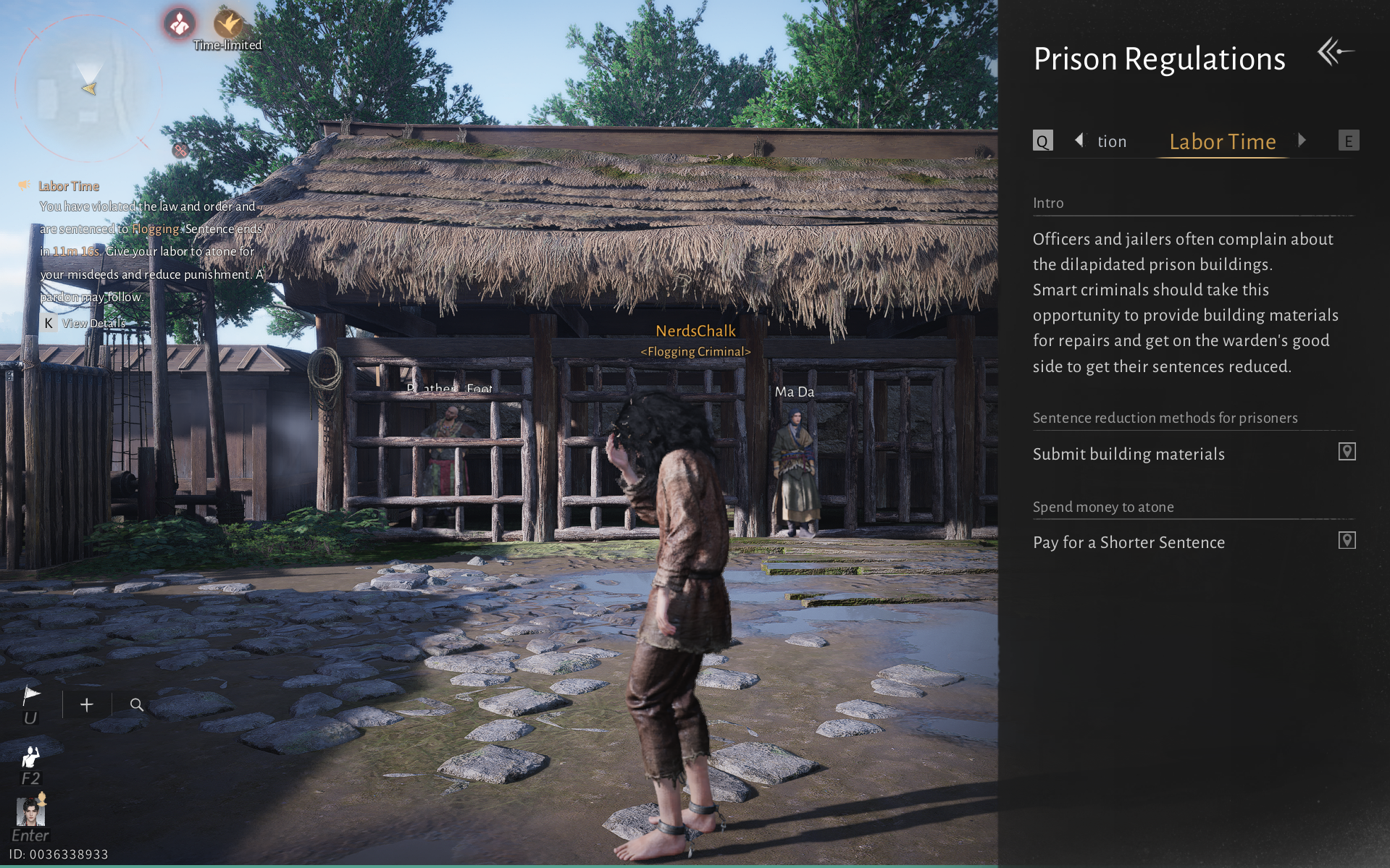Screen dimensions: 1390x868
Task: Click the plus icon beside the flag
Action: (86, 704)
